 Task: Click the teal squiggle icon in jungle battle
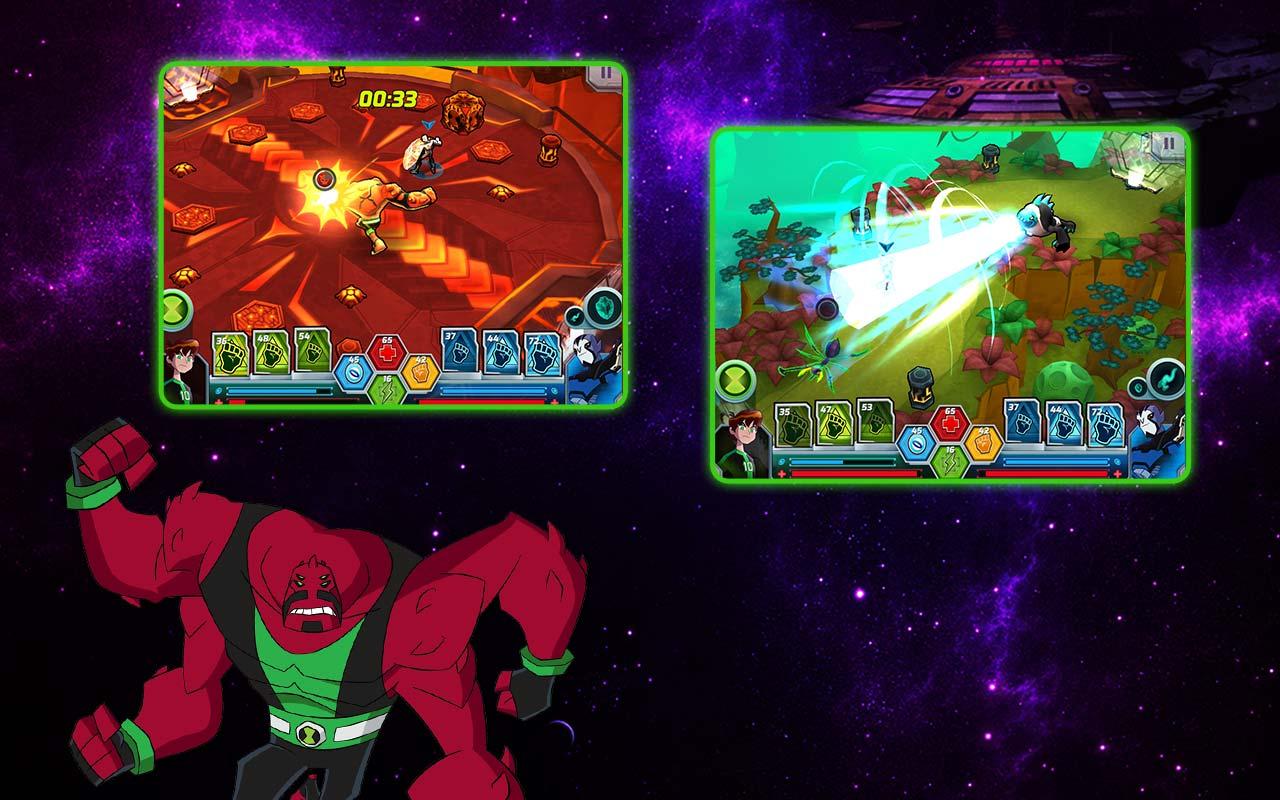[x=1166, y=377]
